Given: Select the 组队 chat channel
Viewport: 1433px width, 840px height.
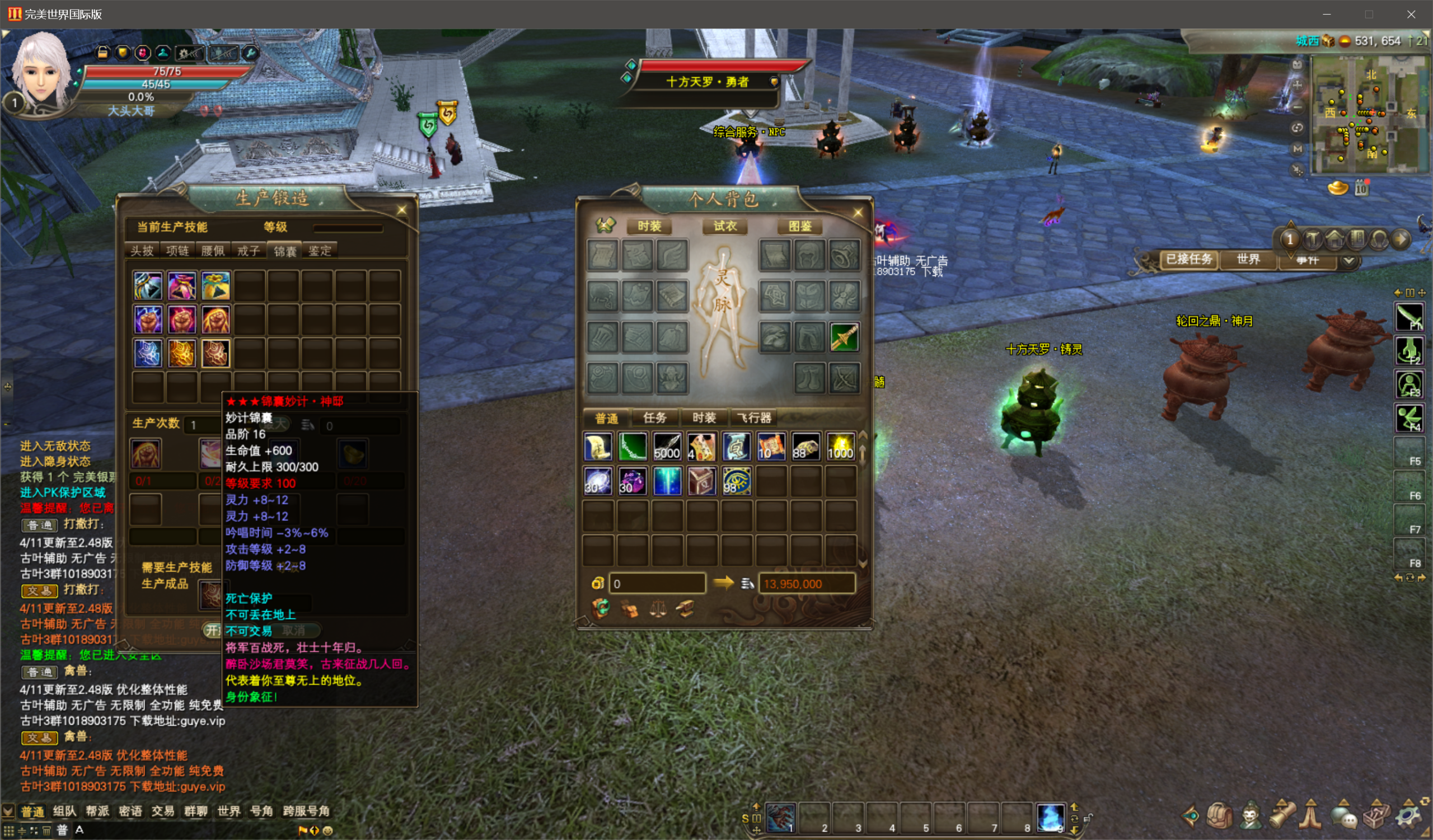Looking at the screenshot, I should click(64, 811).
